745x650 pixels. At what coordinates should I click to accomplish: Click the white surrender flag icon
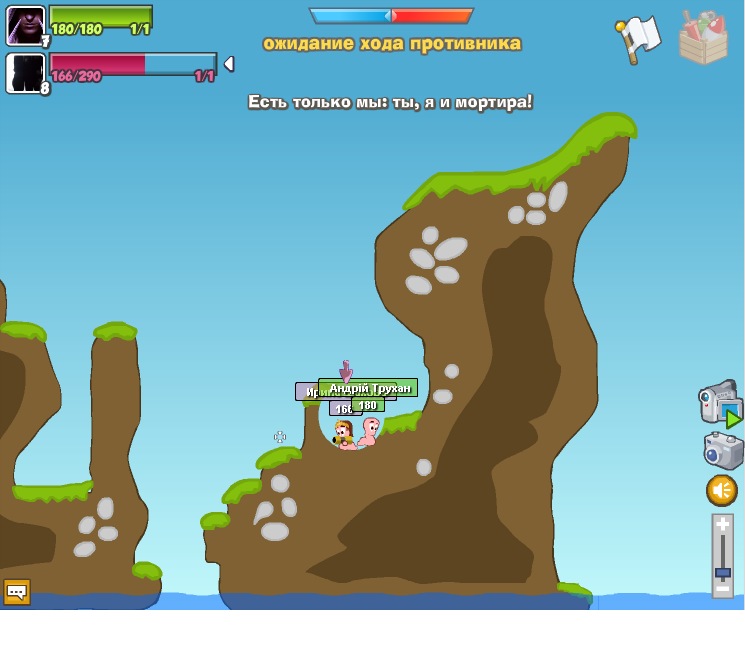638,38
